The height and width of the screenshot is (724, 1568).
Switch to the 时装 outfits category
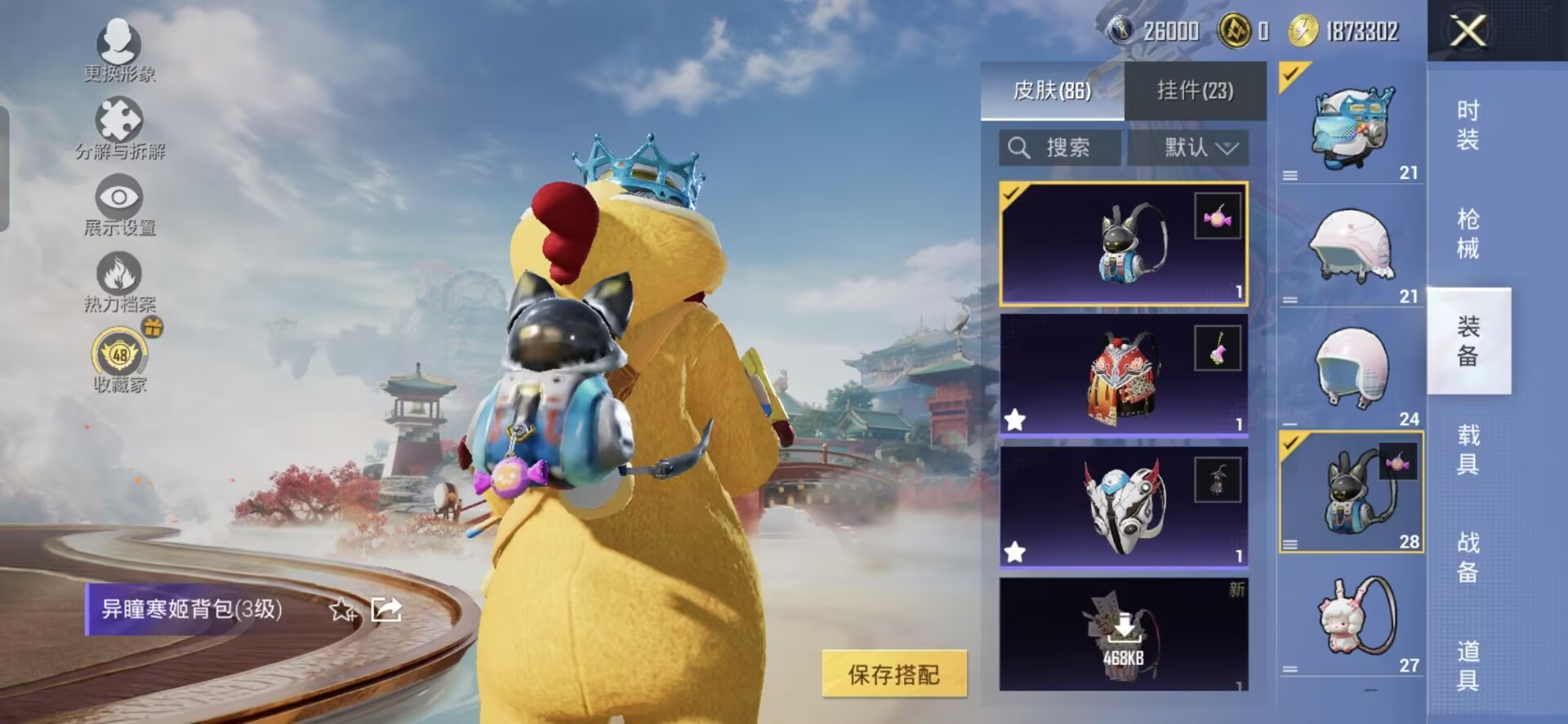coord(1468,125)
